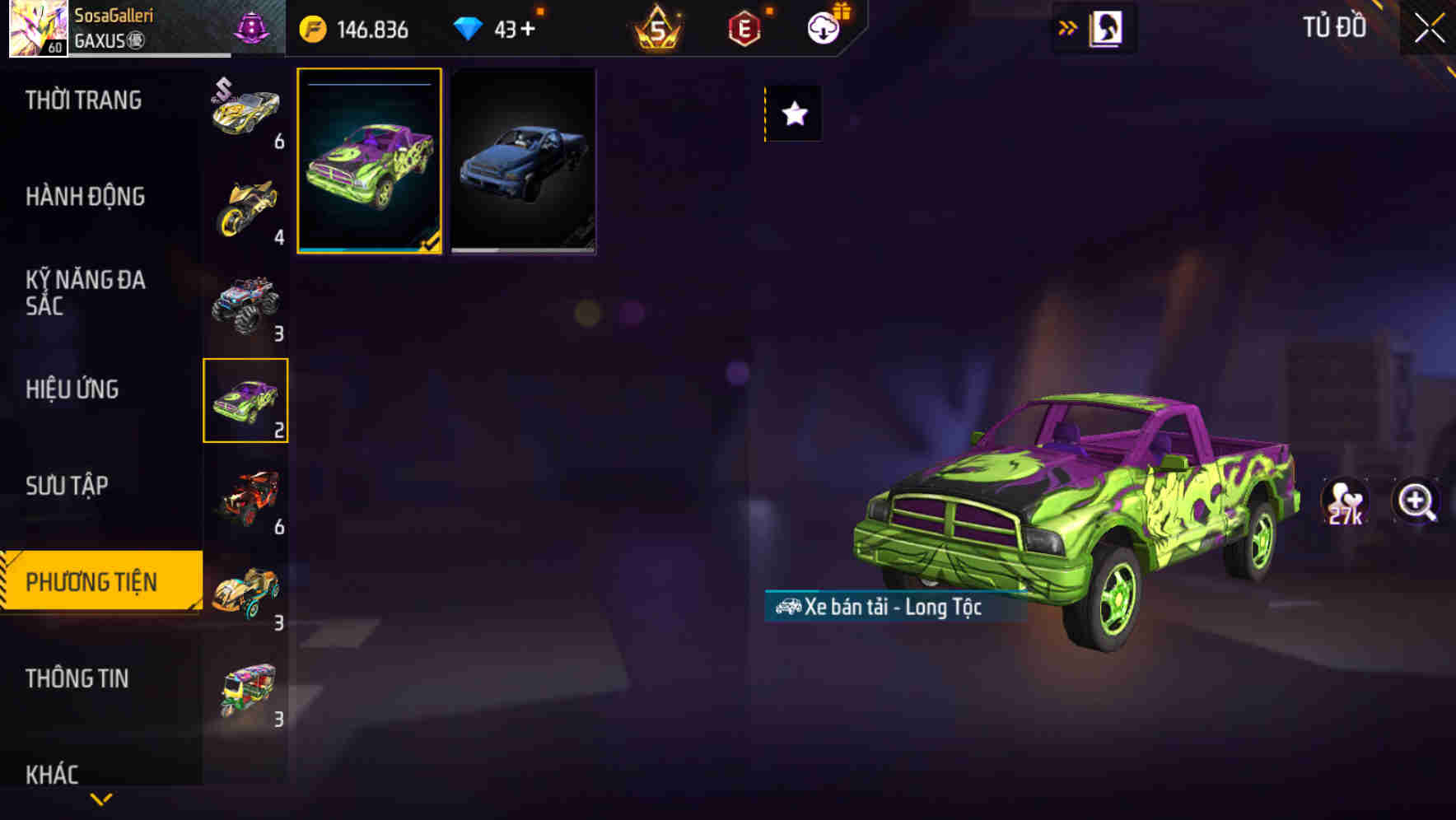
Task: Click the red E badge icon
Action: [744, 28]
